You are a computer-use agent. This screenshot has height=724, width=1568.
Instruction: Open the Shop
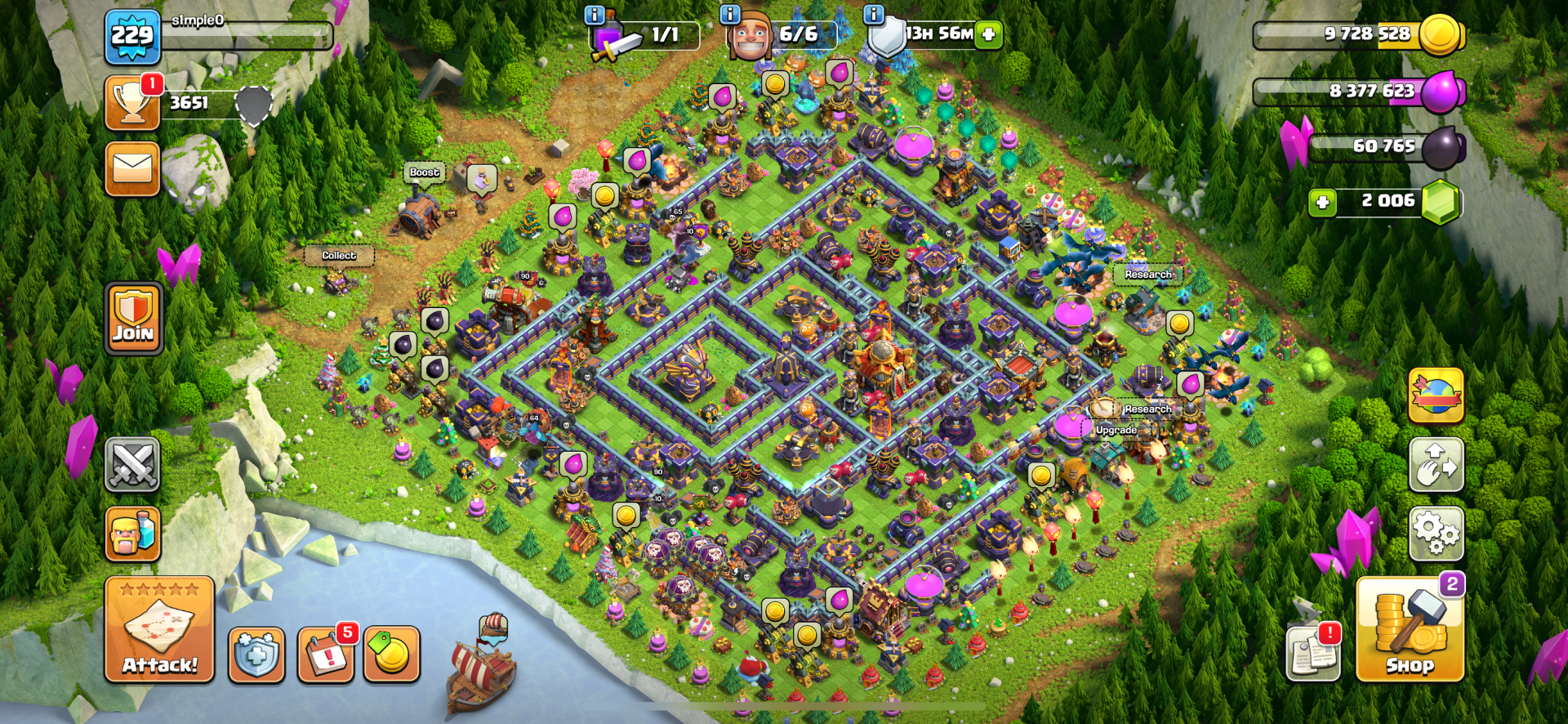coord(1410,630)
